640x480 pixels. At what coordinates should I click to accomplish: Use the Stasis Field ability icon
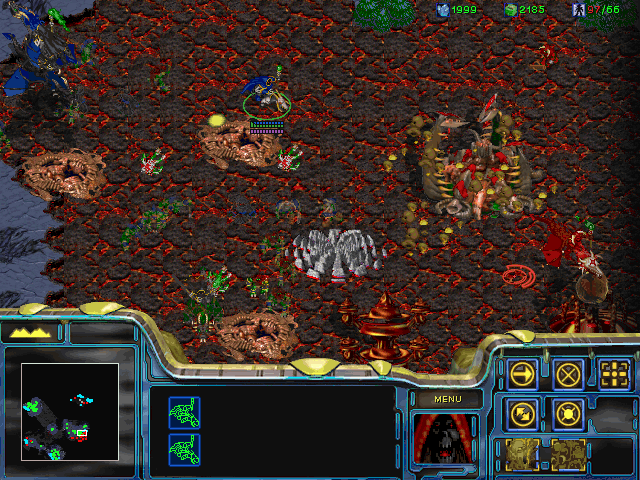568,453
